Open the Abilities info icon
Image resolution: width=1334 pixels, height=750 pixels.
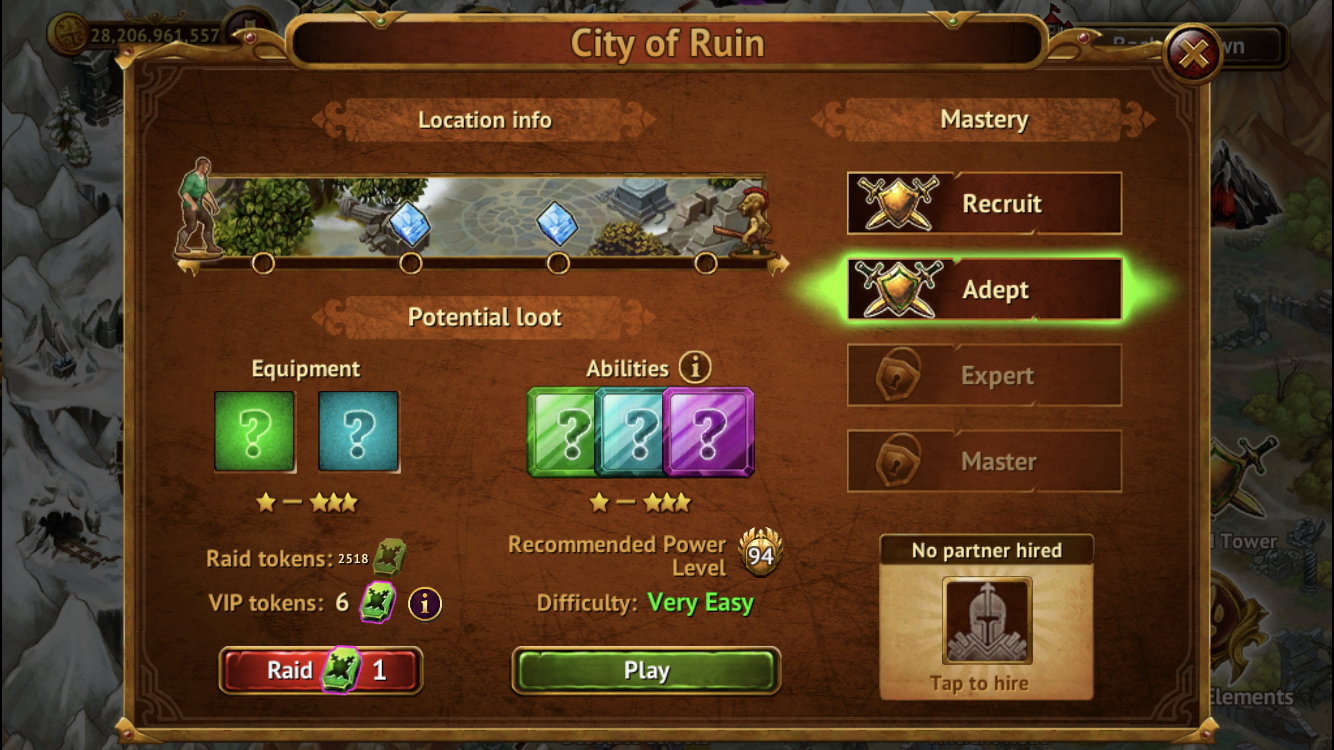[x=695, y=368]
